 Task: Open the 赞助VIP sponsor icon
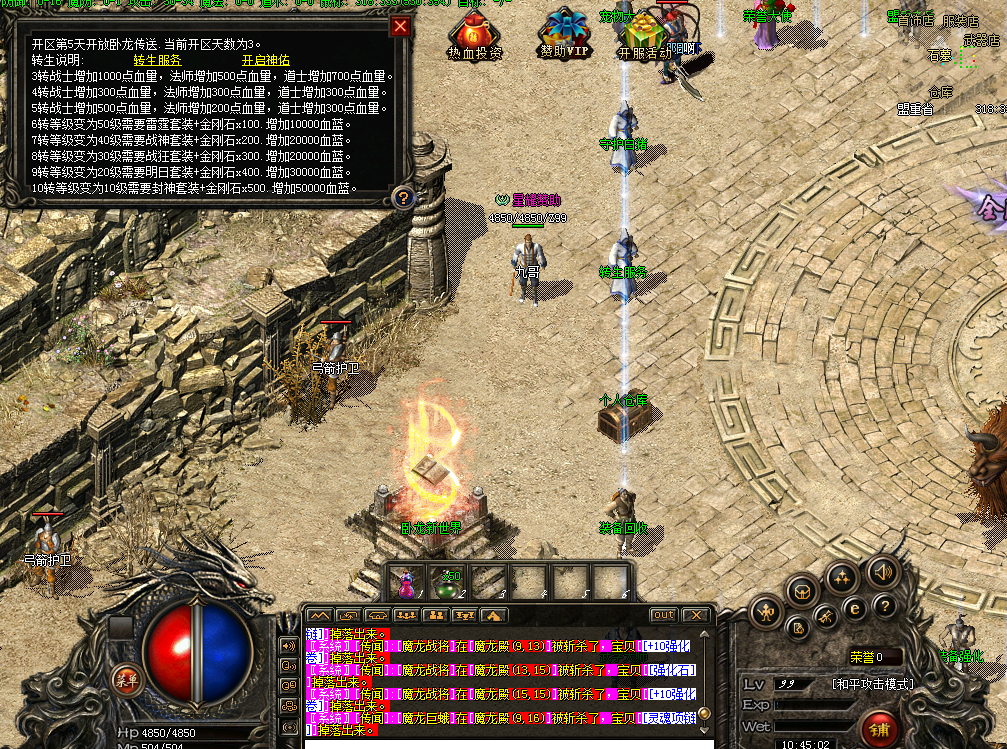(564, 36)
